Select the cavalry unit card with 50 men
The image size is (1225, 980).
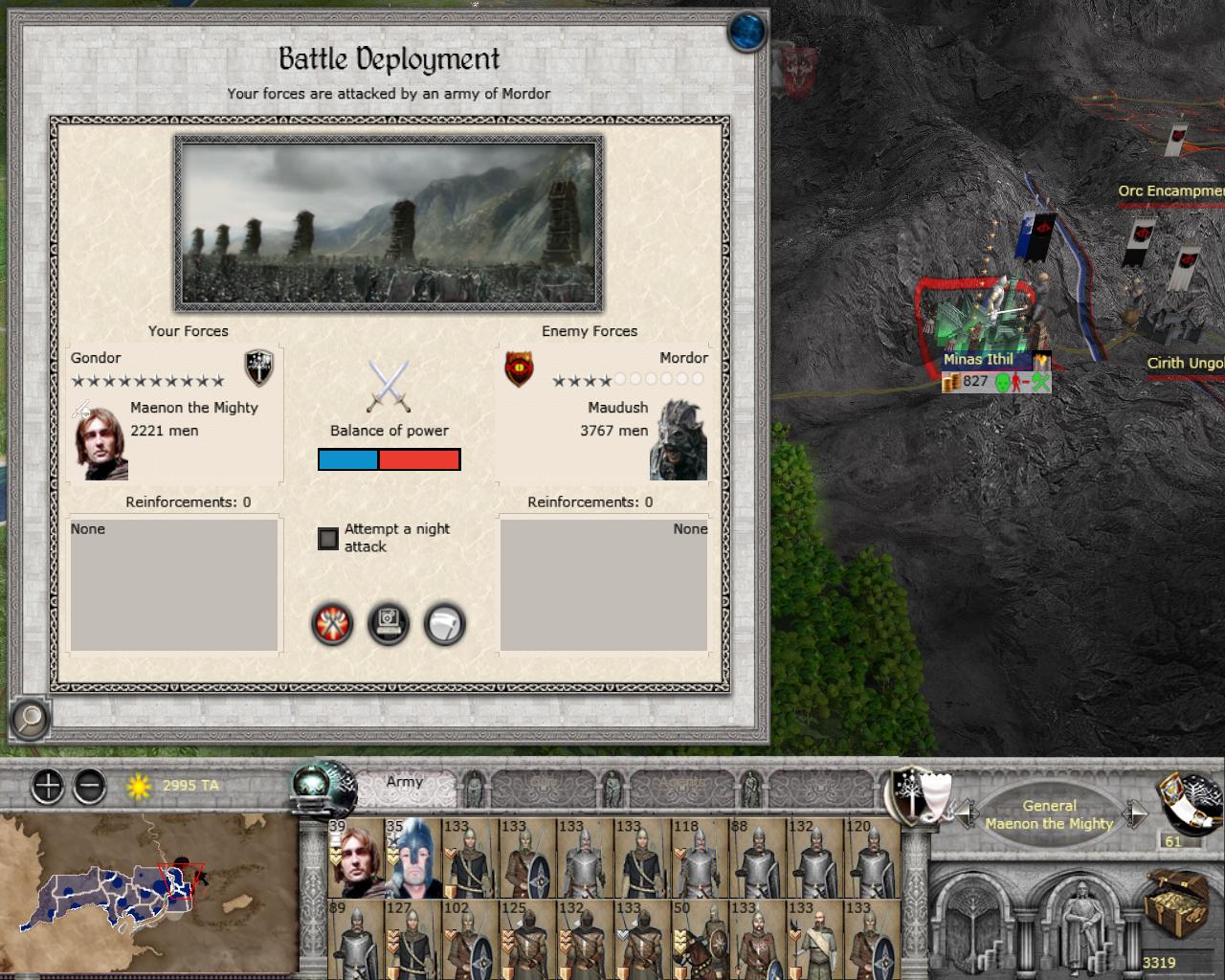(700, 940)
